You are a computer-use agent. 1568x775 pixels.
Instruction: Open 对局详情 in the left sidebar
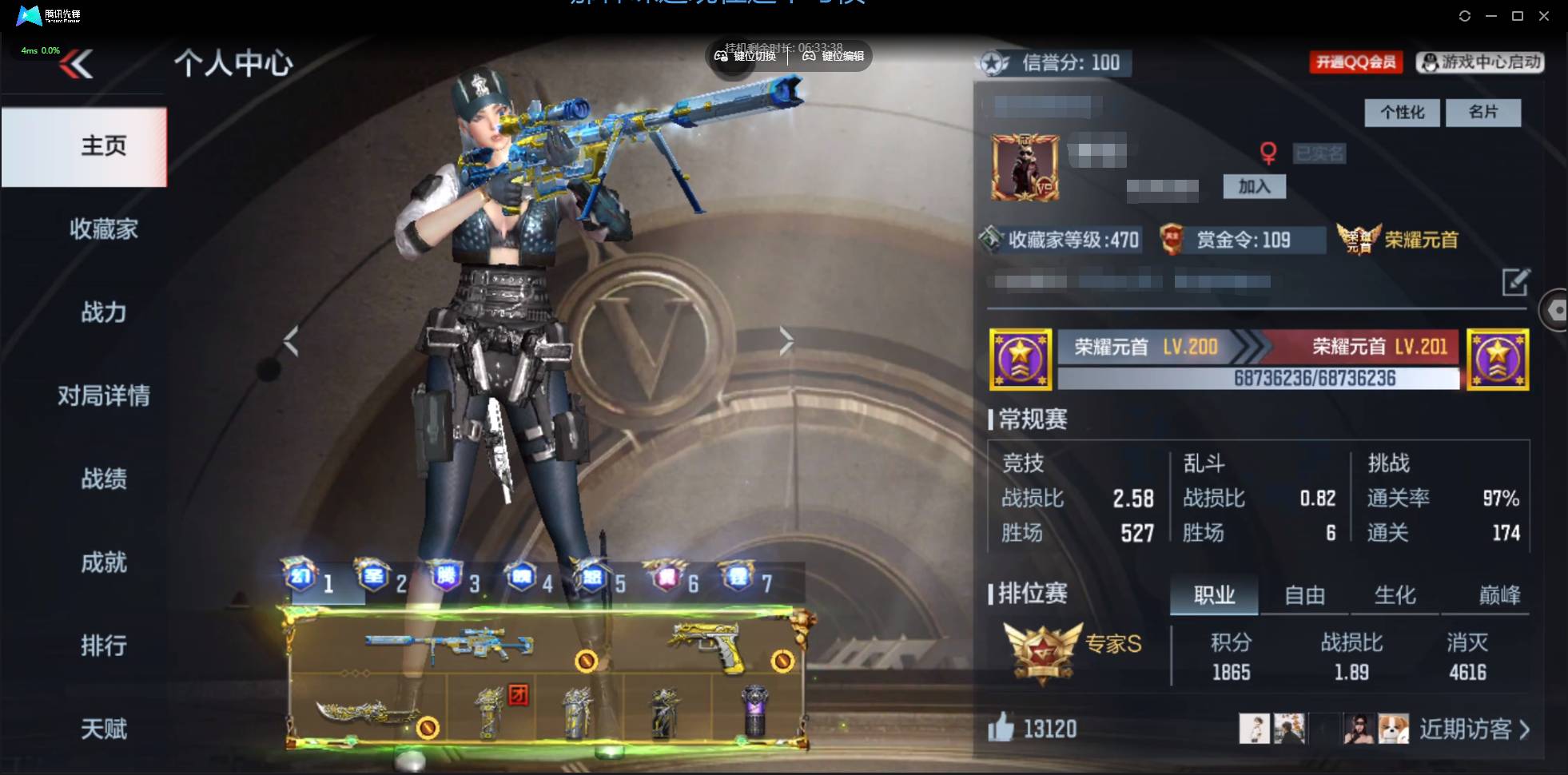coord(104,395)
